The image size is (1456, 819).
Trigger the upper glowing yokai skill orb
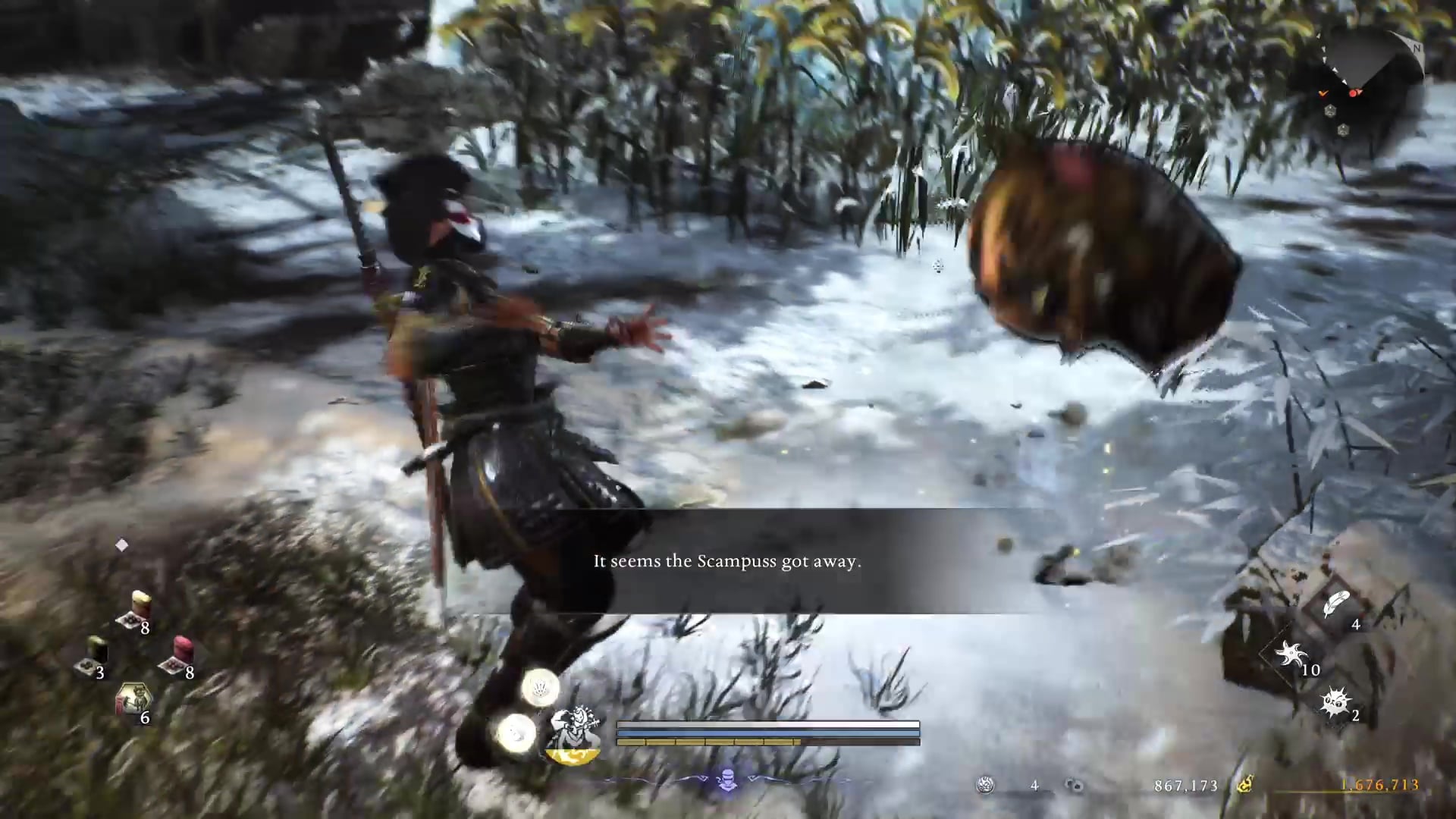coord(540,688)
